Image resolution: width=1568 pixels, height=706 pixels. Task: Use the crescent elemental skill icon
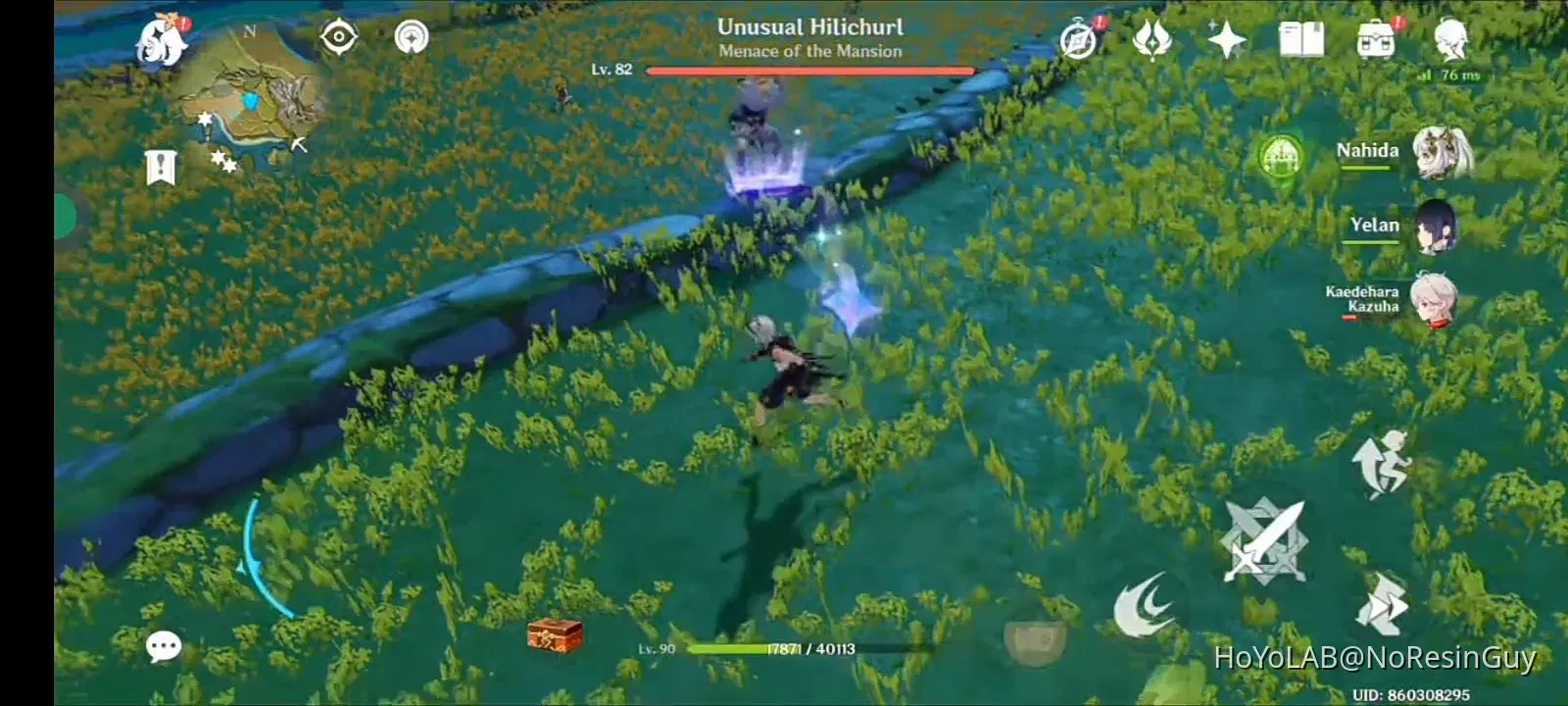(1147, 602)
